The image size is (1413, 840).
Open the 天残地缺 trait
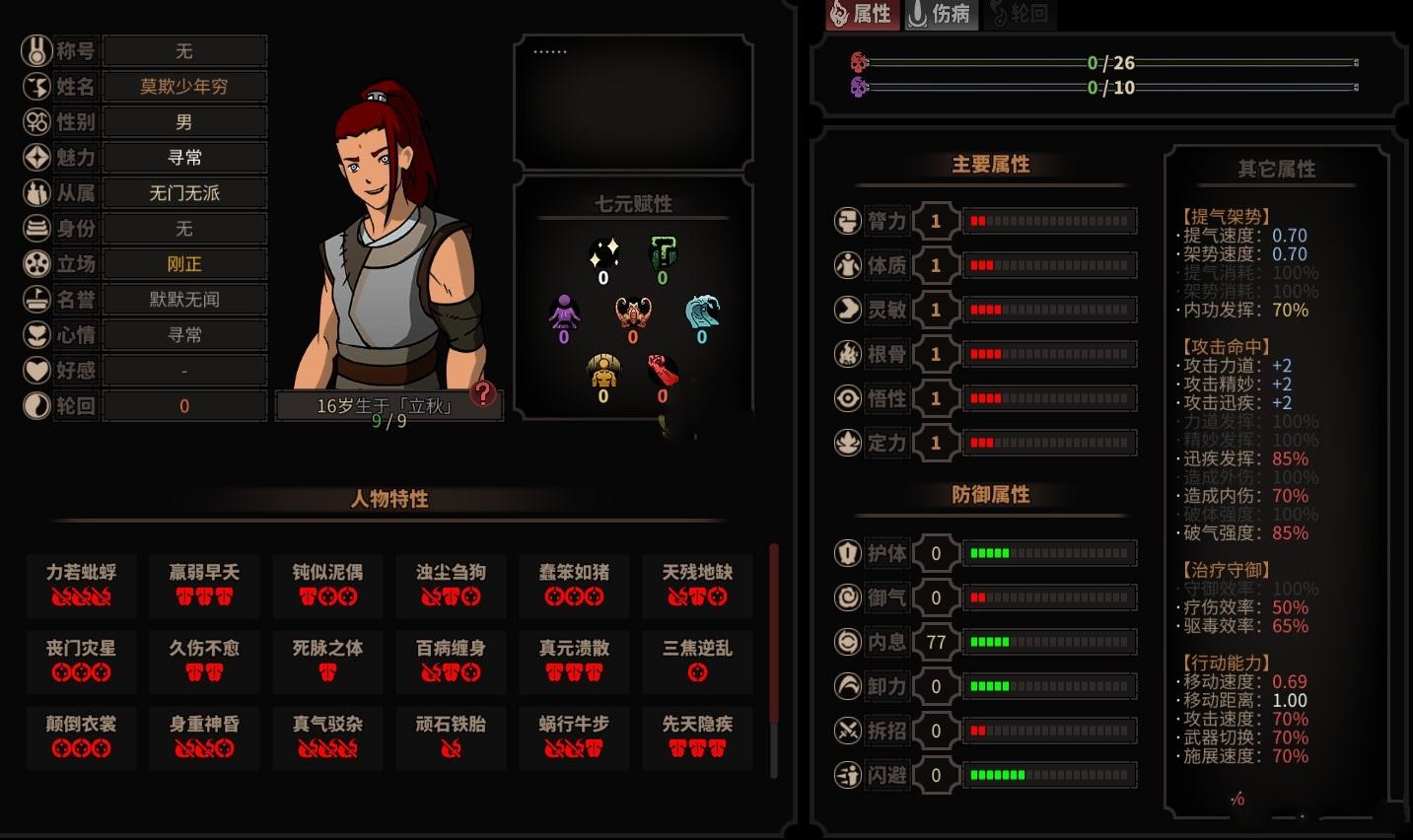[x=697, y=584]
